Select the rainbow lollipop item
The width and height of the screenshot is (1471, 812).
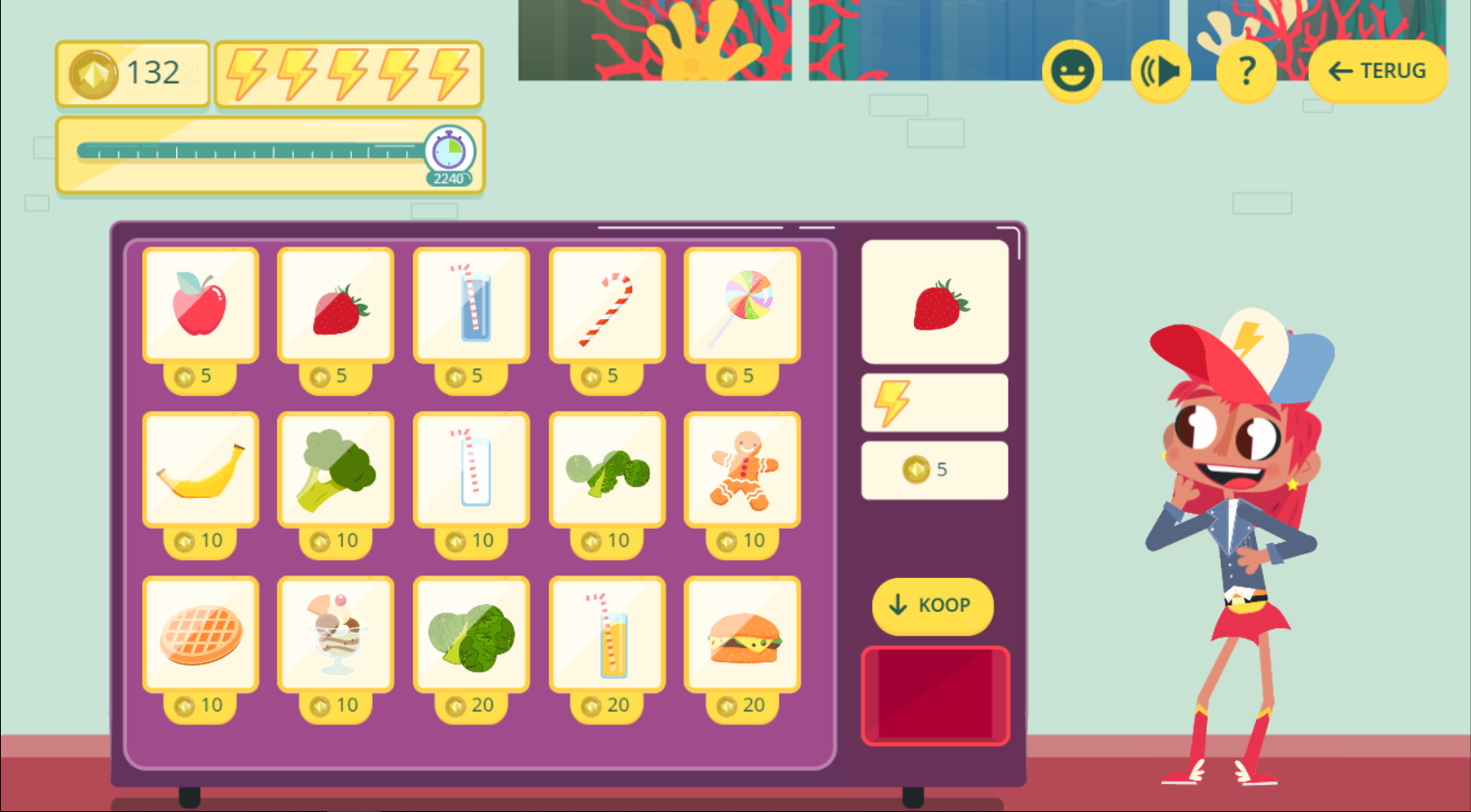click(x=741, y=303)
